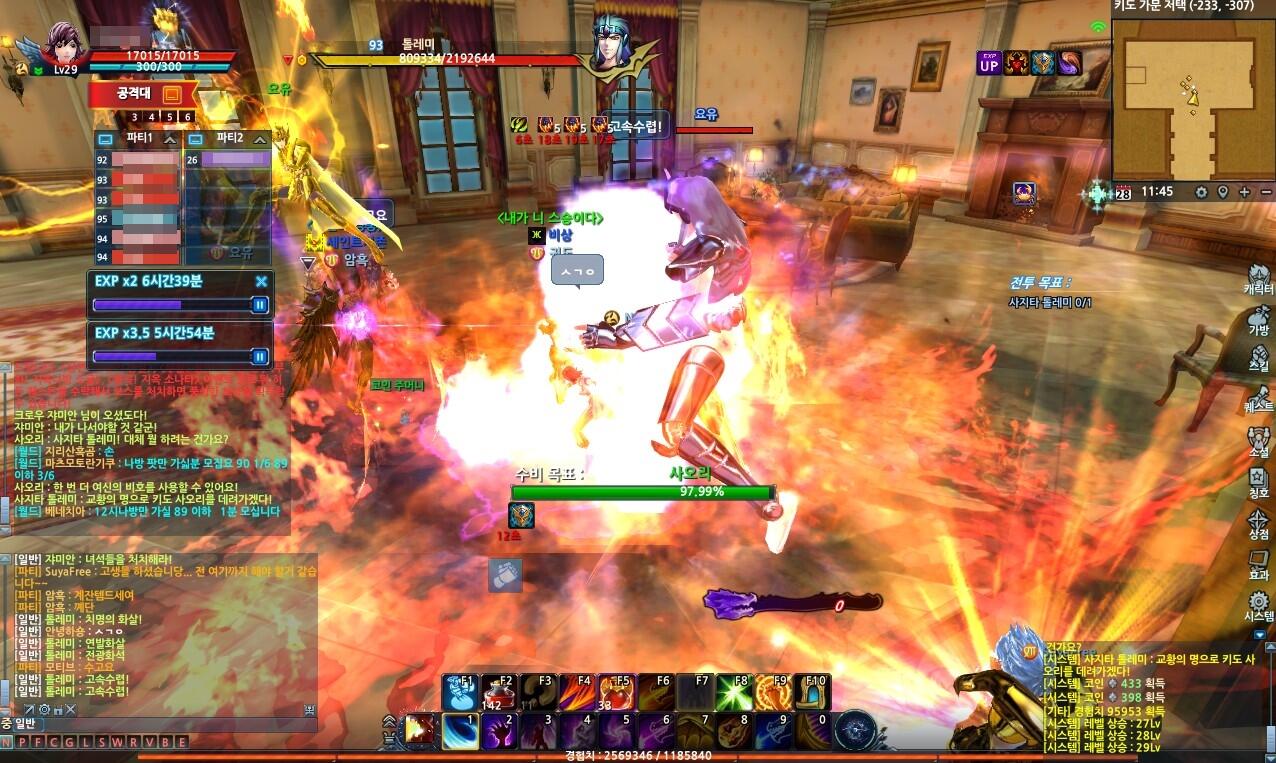
Task: Cast the blue vortex skill in slot 1
Action: coord(460,731)
